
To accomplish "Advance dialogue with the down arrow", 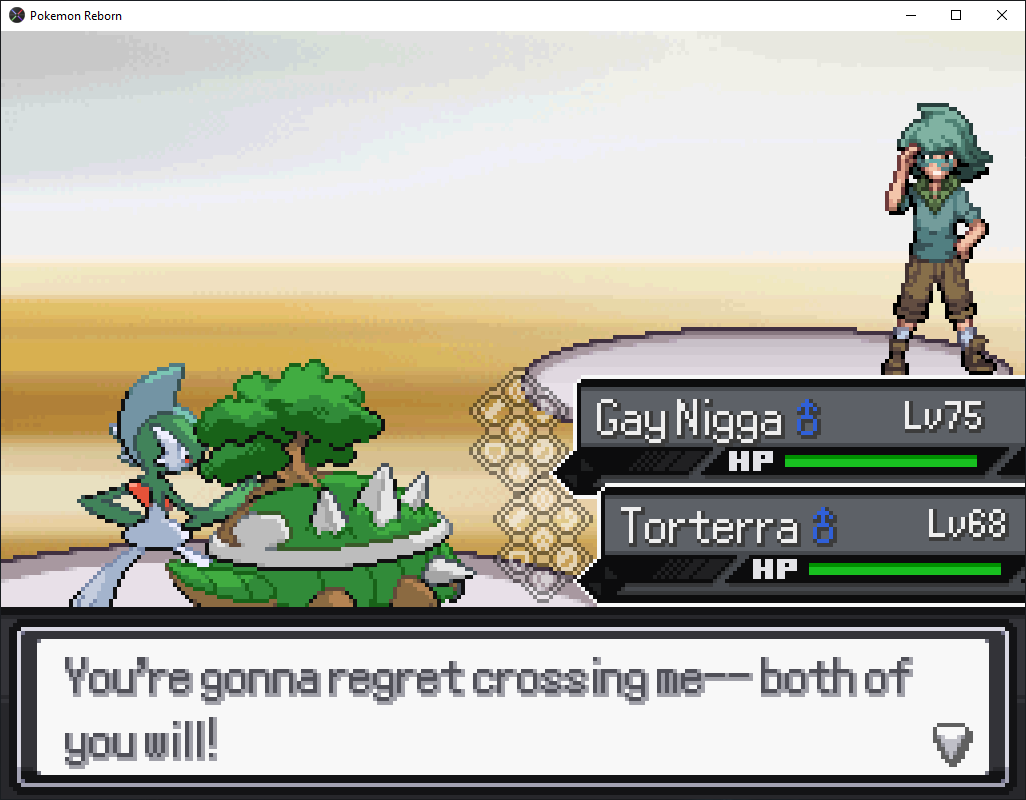I will 952,743.
